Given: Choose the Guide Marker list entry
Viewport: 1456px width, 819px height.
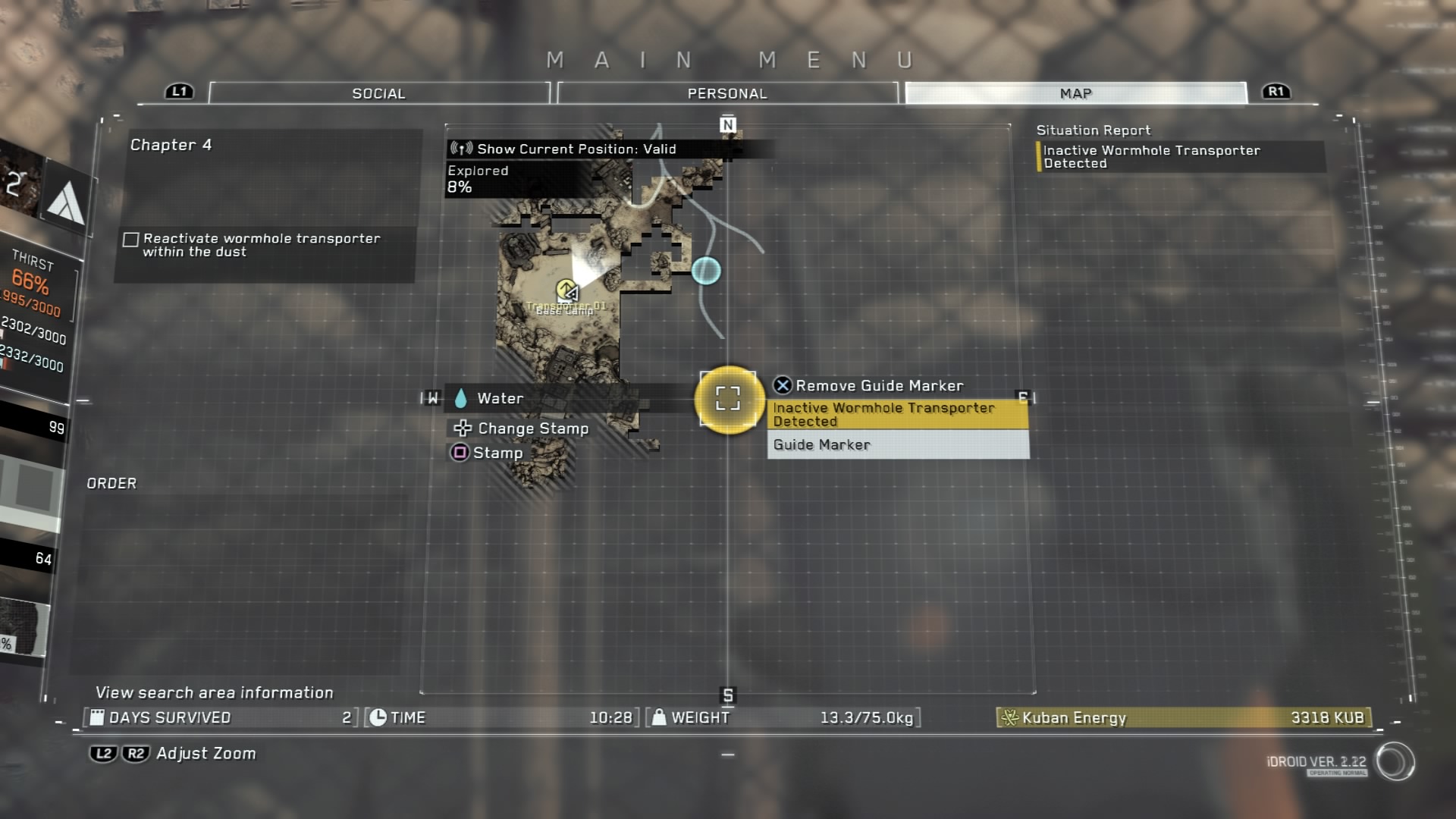Looking at the screenshot, I should coord(898,445).
